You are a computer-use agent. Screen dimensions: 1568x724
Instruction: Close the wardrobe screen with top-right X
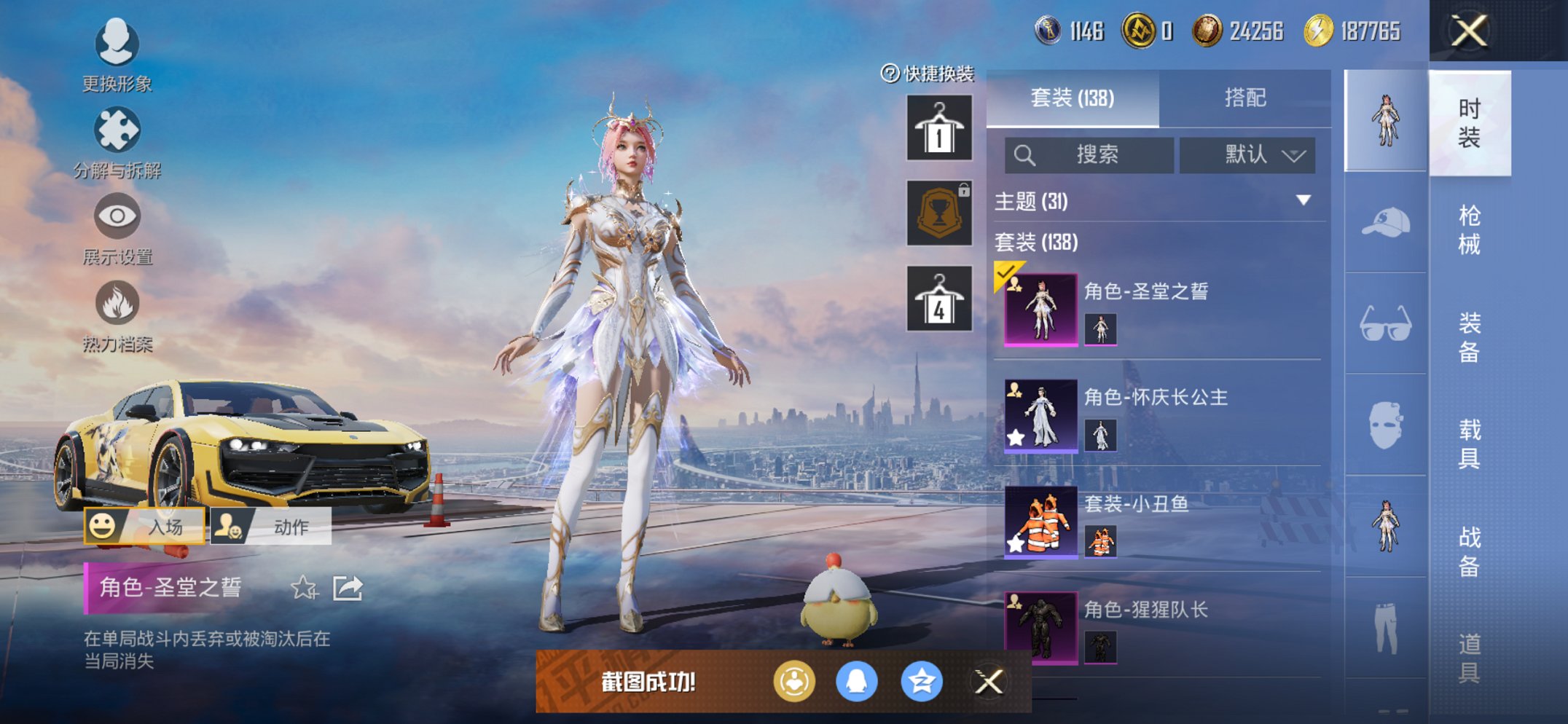coord(1468,31)
